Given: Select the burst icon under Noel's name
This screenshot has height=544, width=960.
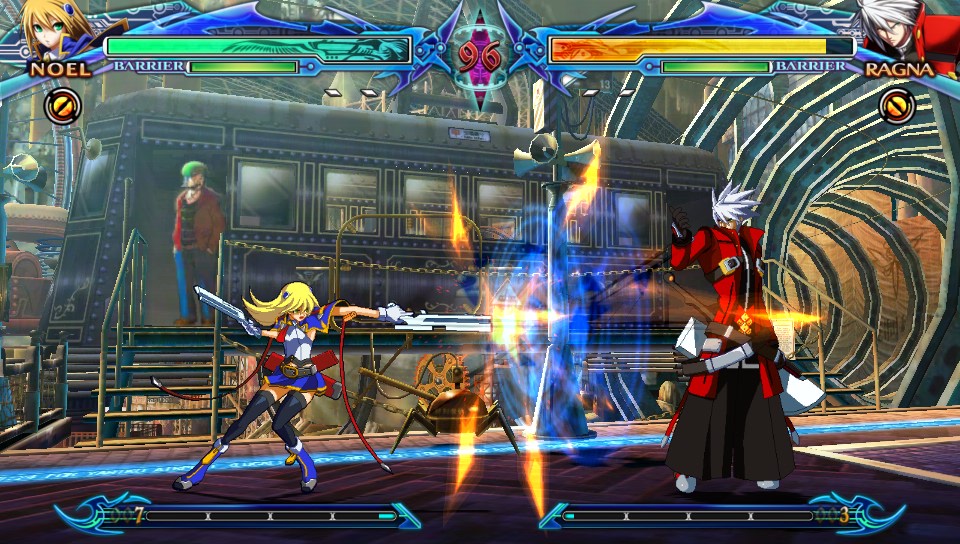Looking at the screenshot, I should point(61,104).
